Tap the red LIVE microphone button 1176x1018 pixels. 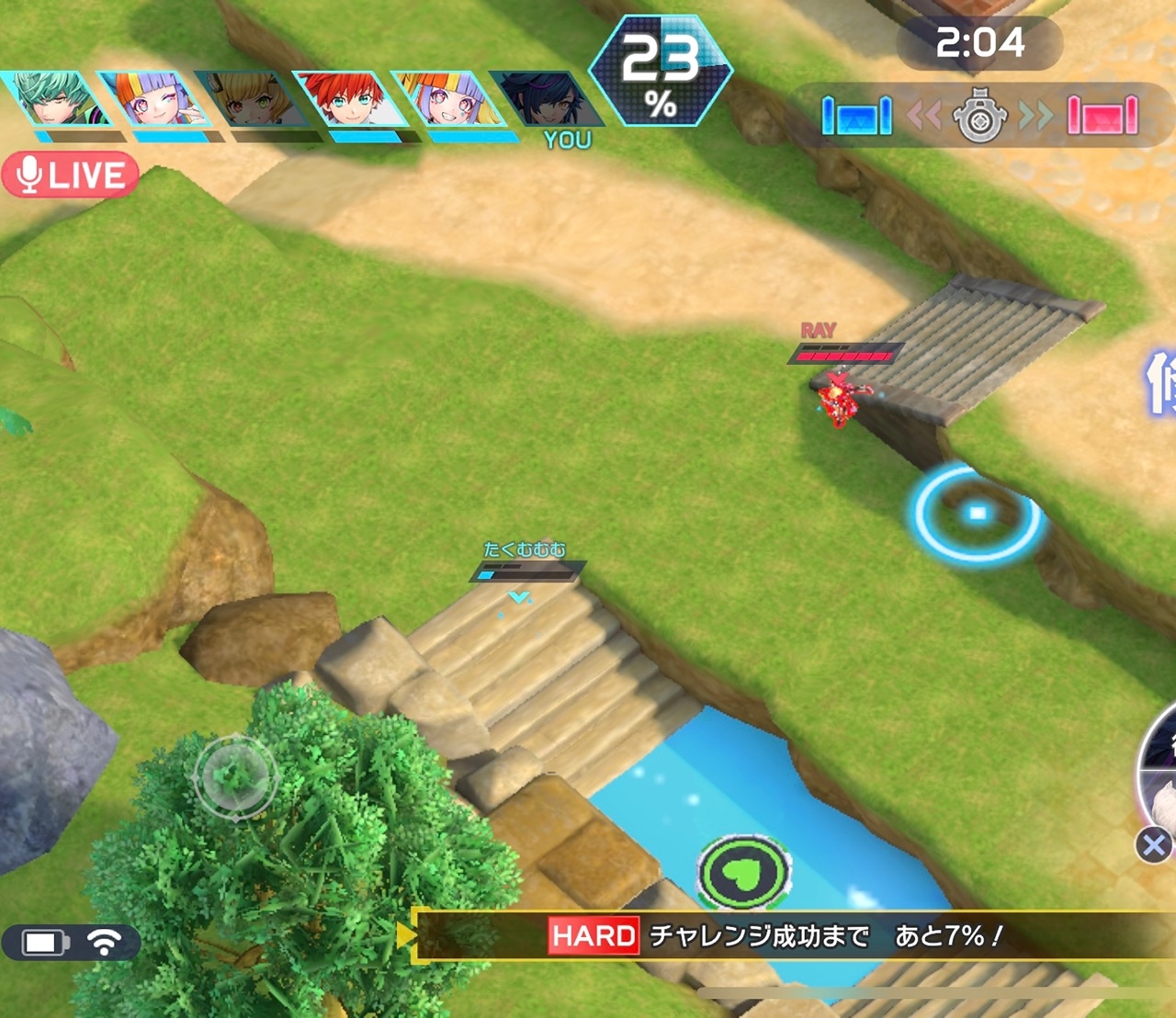pyautogui.click(x=71, y=175)
